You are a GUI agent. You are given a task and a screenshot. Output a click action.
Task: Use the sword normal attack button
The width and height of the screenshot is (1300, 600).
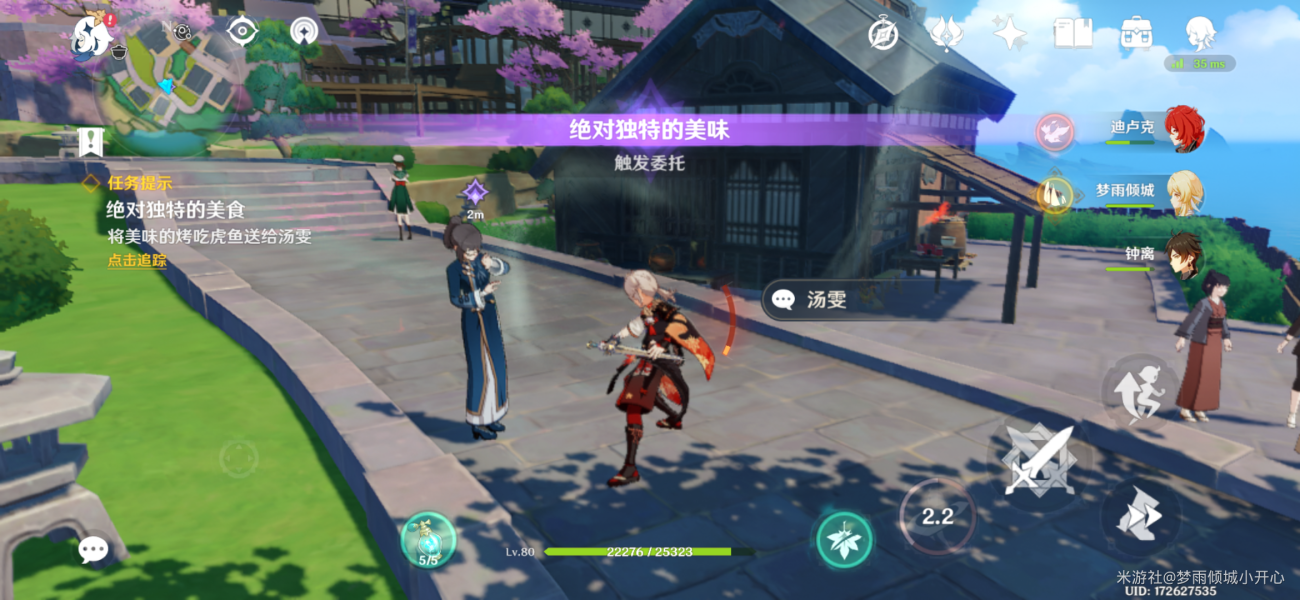1037,461
